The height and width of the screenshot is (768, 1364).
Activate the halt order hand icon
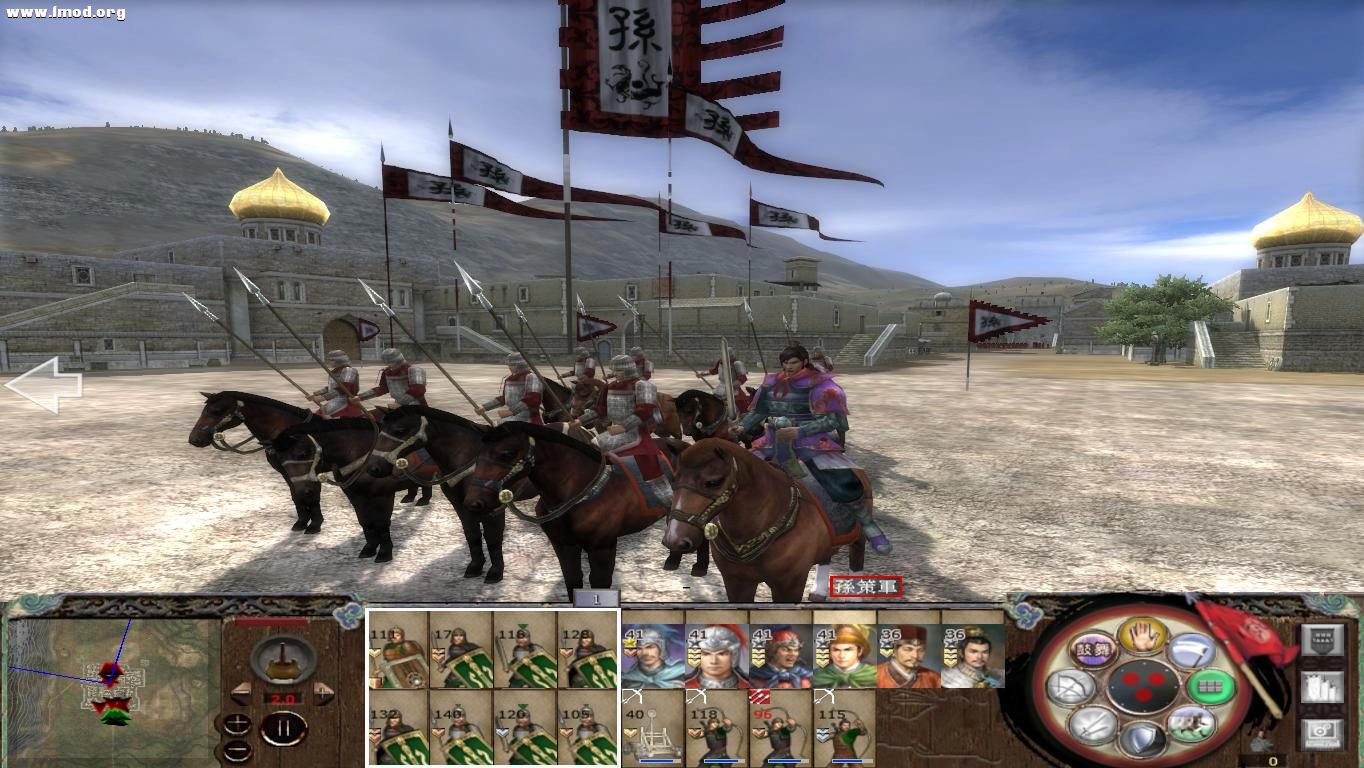1141,634
